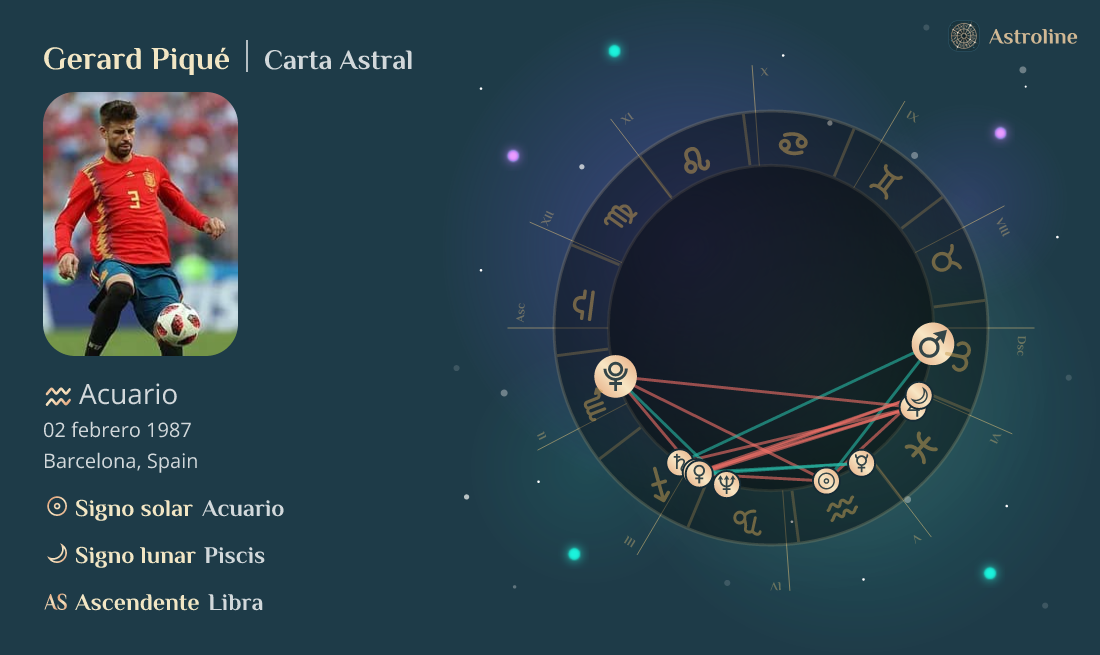Select the Taurus sign segment on the wheel

(945, 261)
